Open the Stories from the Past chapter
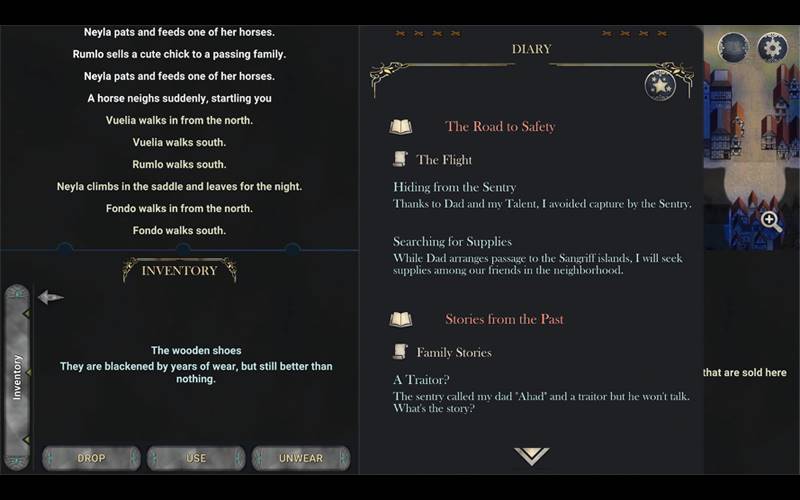Screen dimensions: 800x500 click(x=504, y=320)
